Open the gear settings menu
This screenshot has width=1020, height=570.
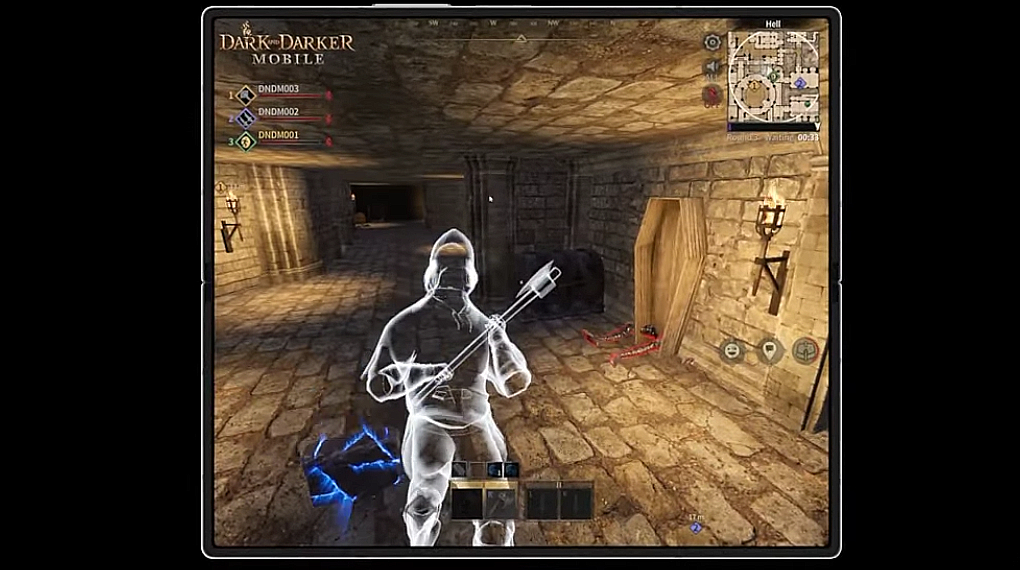712,42
